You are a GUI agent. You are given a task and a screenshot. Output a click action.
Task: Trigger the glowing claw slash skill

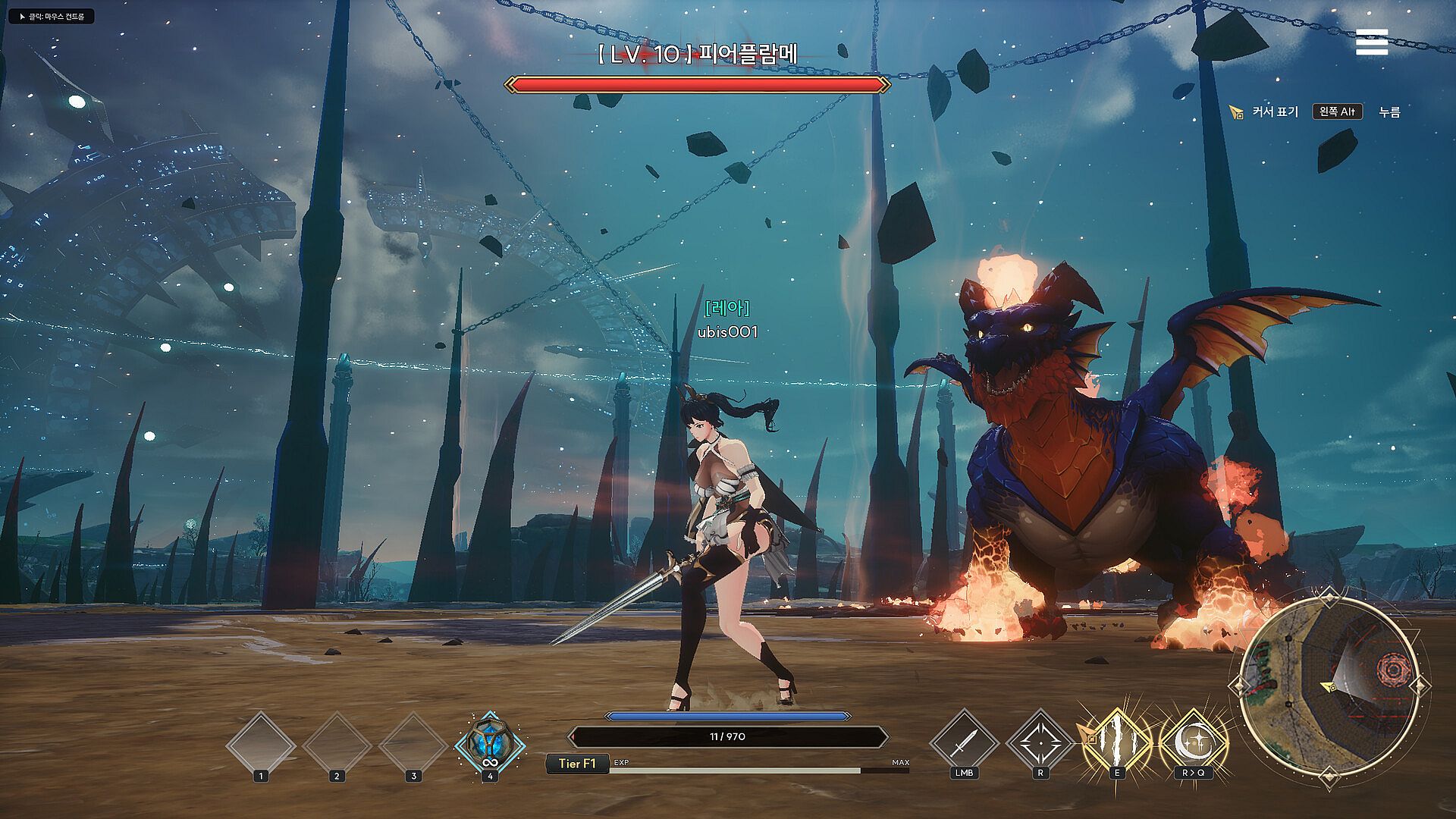(1116, 743)
